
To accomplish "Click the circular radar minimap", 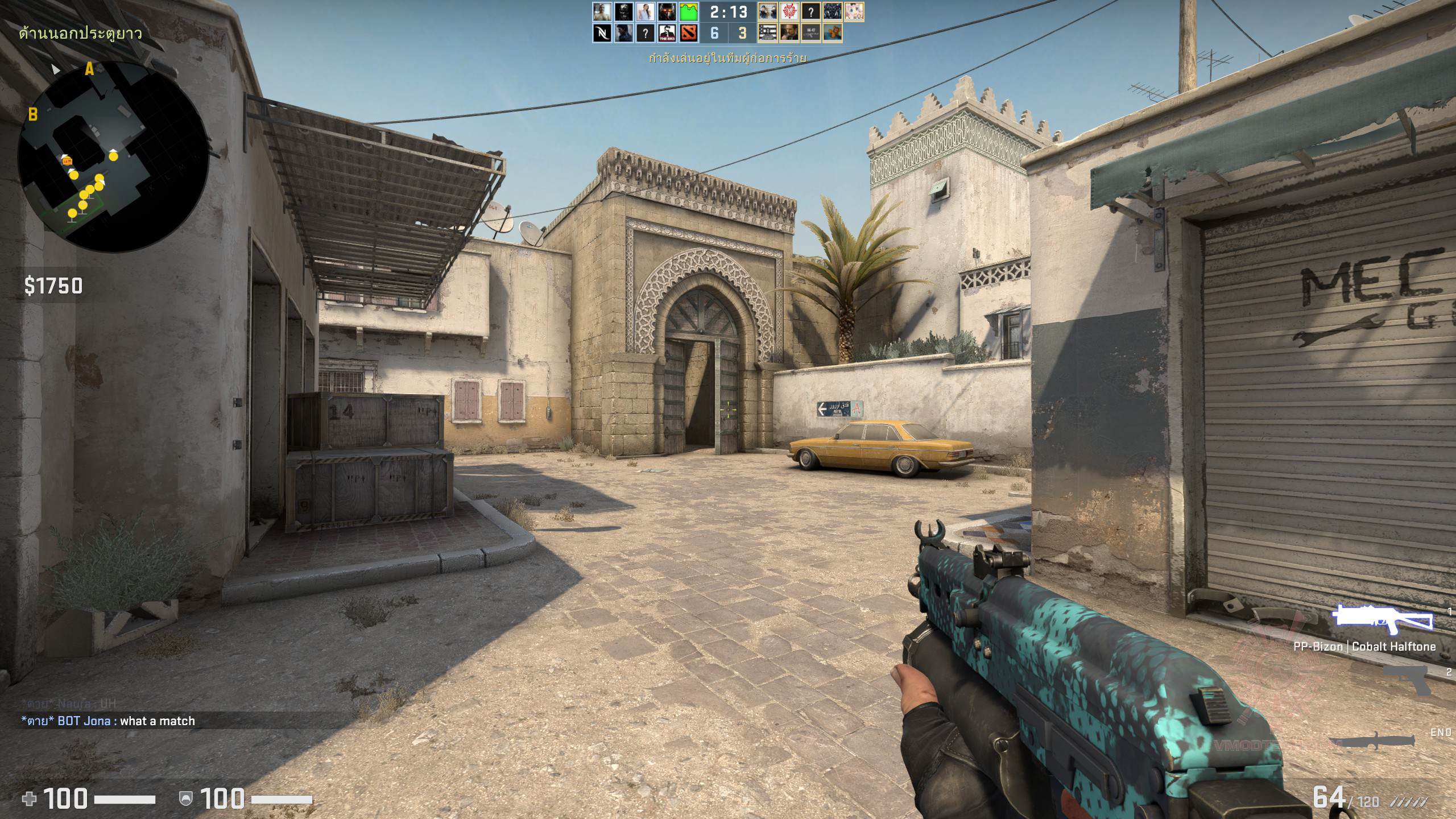I will point(114,156).
